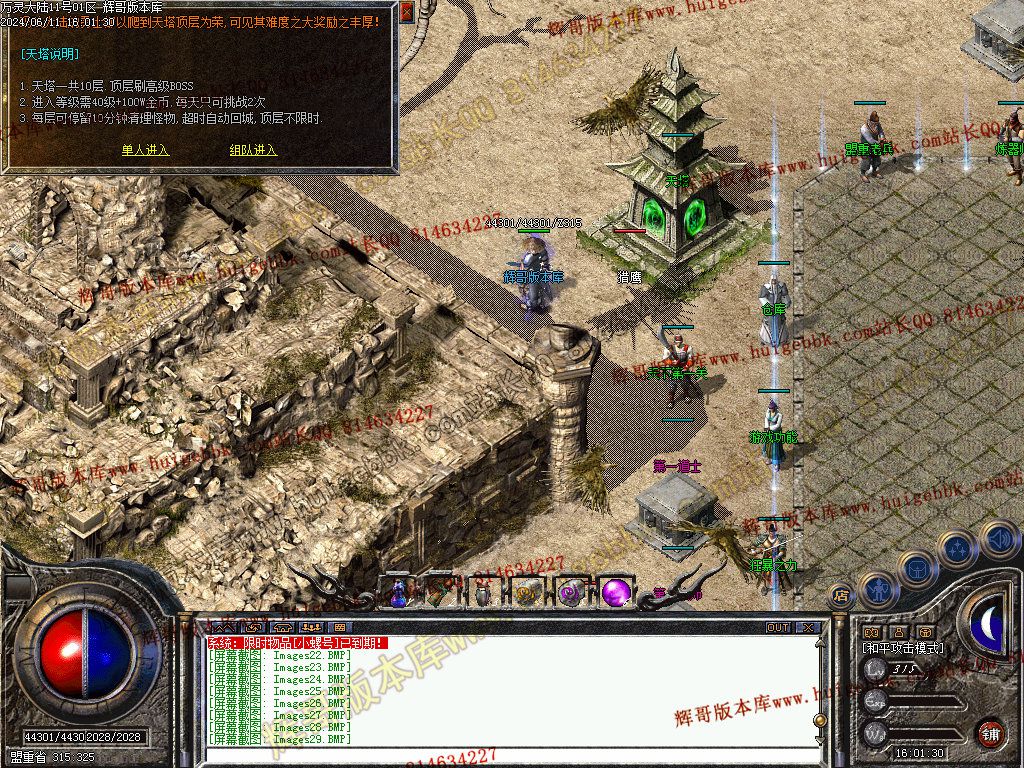Close the 天塔说明 dialog window

(406, 12)
